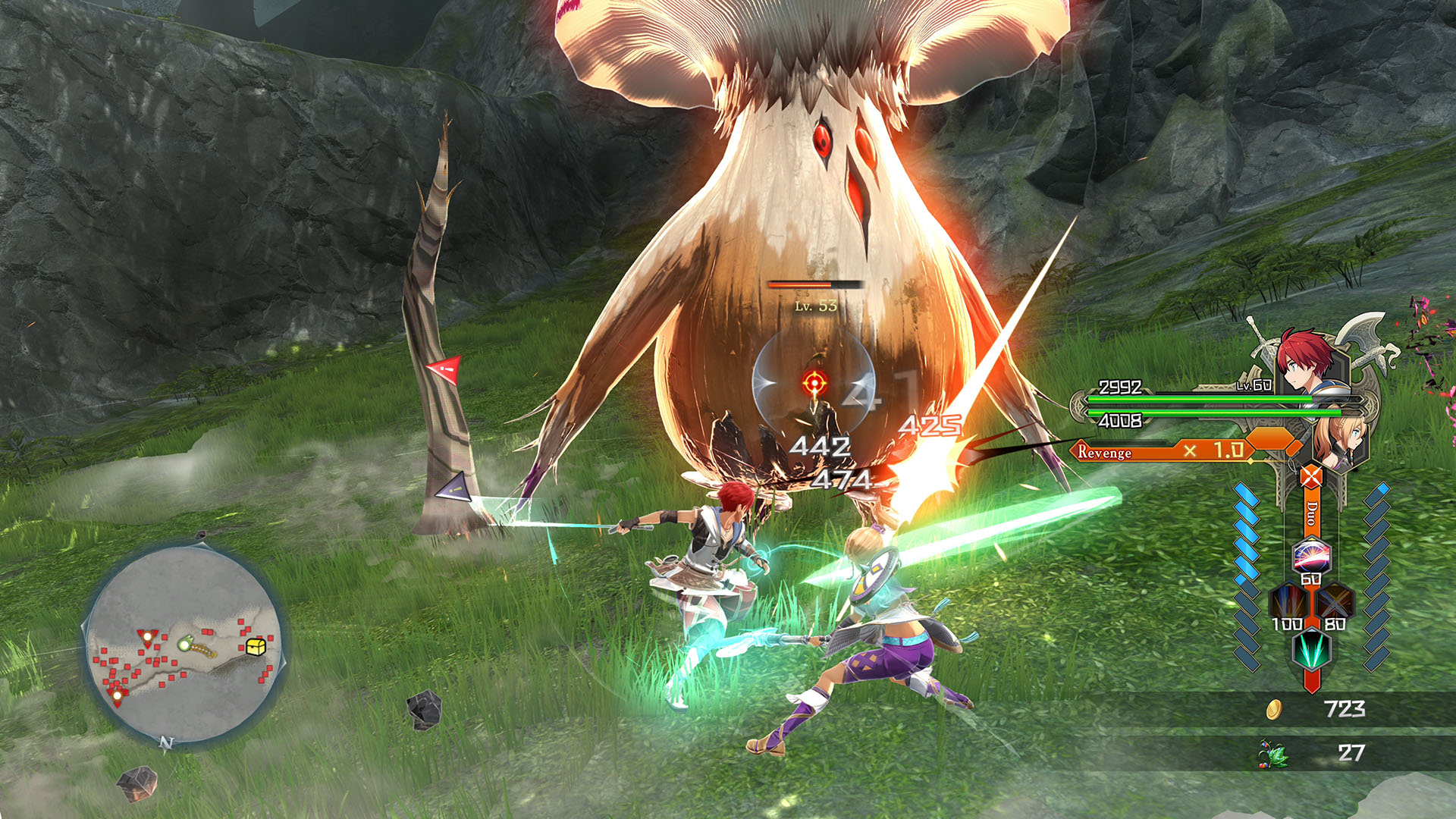The width and height of the screenshot is (1456, 819).
Task: Activate the red slash skill costing 60
Action: click(1311, 556)
